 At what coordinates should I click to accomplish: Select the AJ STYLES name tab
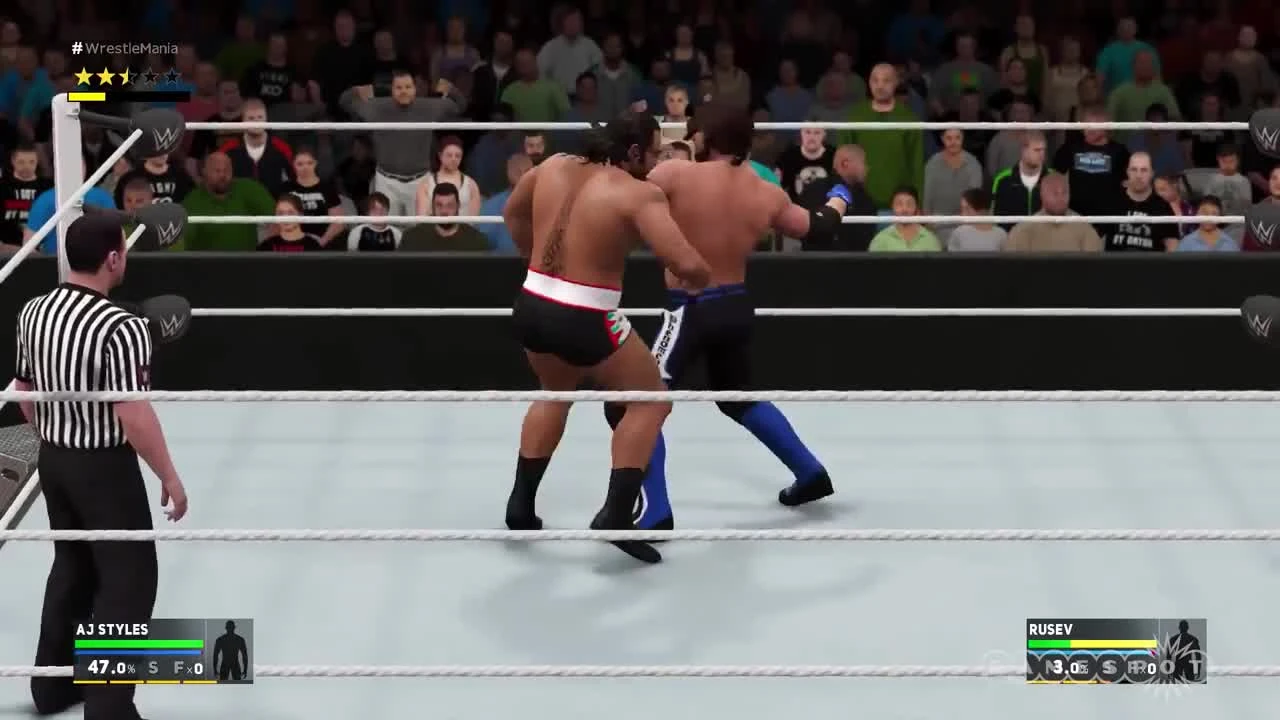(110, 630)
